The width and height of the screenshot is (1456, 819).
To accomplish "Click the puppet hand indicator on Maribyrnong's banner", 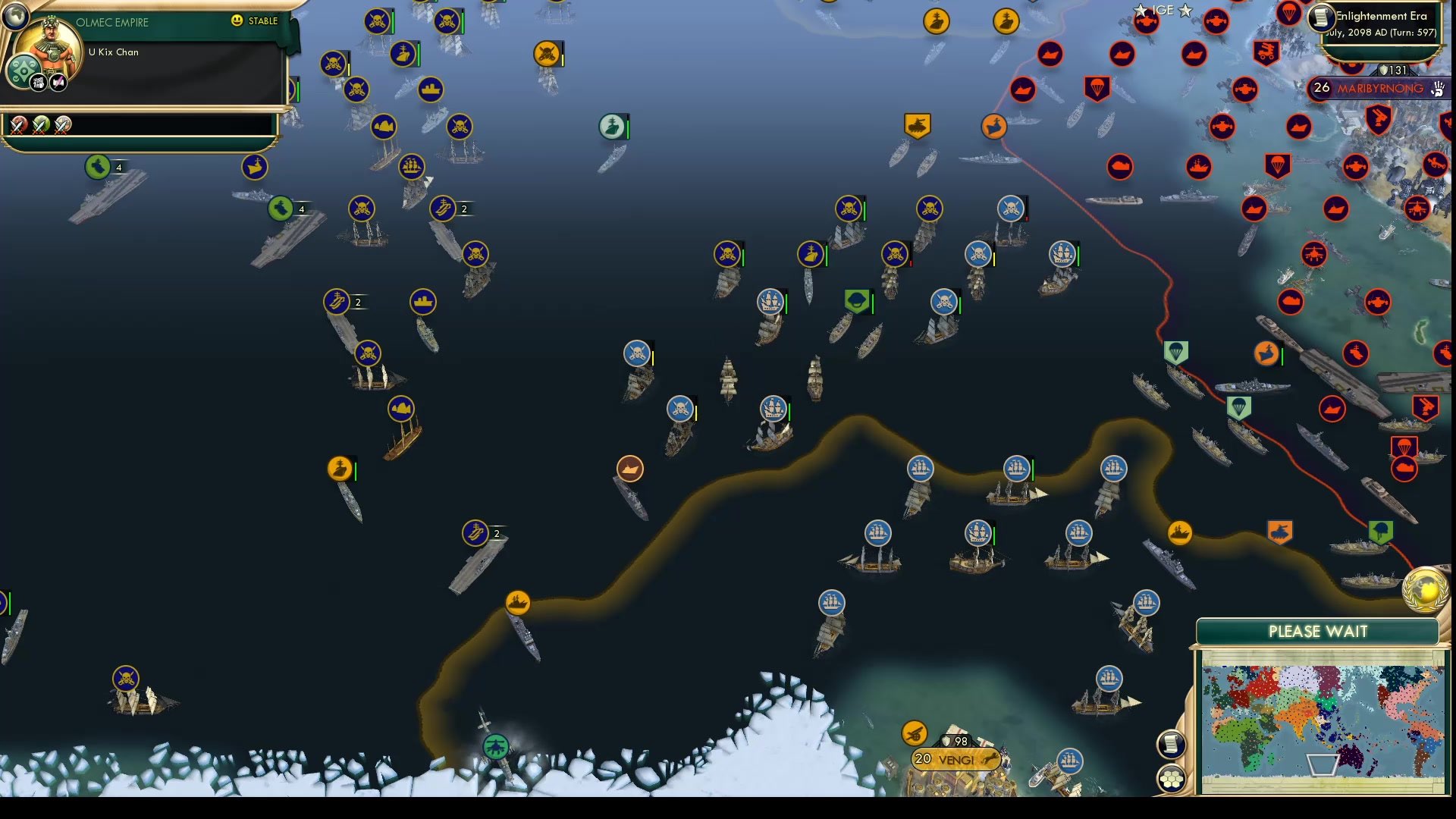I will (x=1437, y=89).
